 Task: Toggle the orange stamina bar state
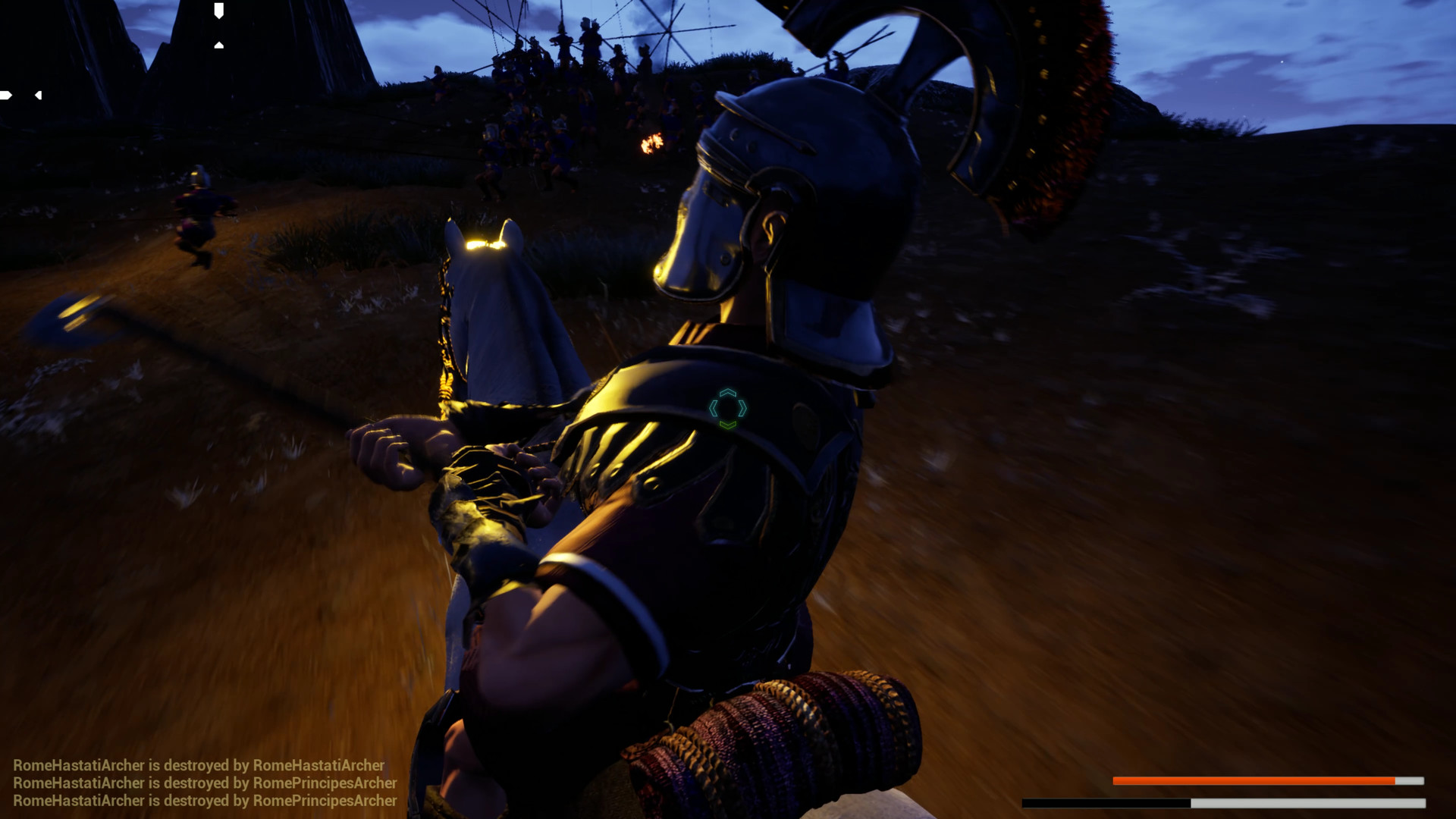click(x=1252, y=780)
